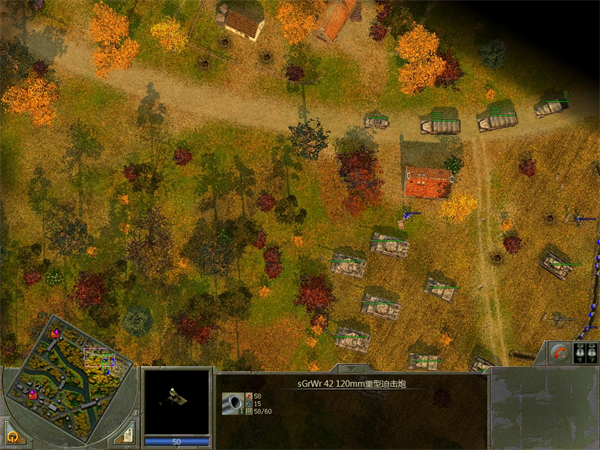Screen dimensions: 600x450
Task: Activate the red telephone call button
Action: click(x=559, y=352)
